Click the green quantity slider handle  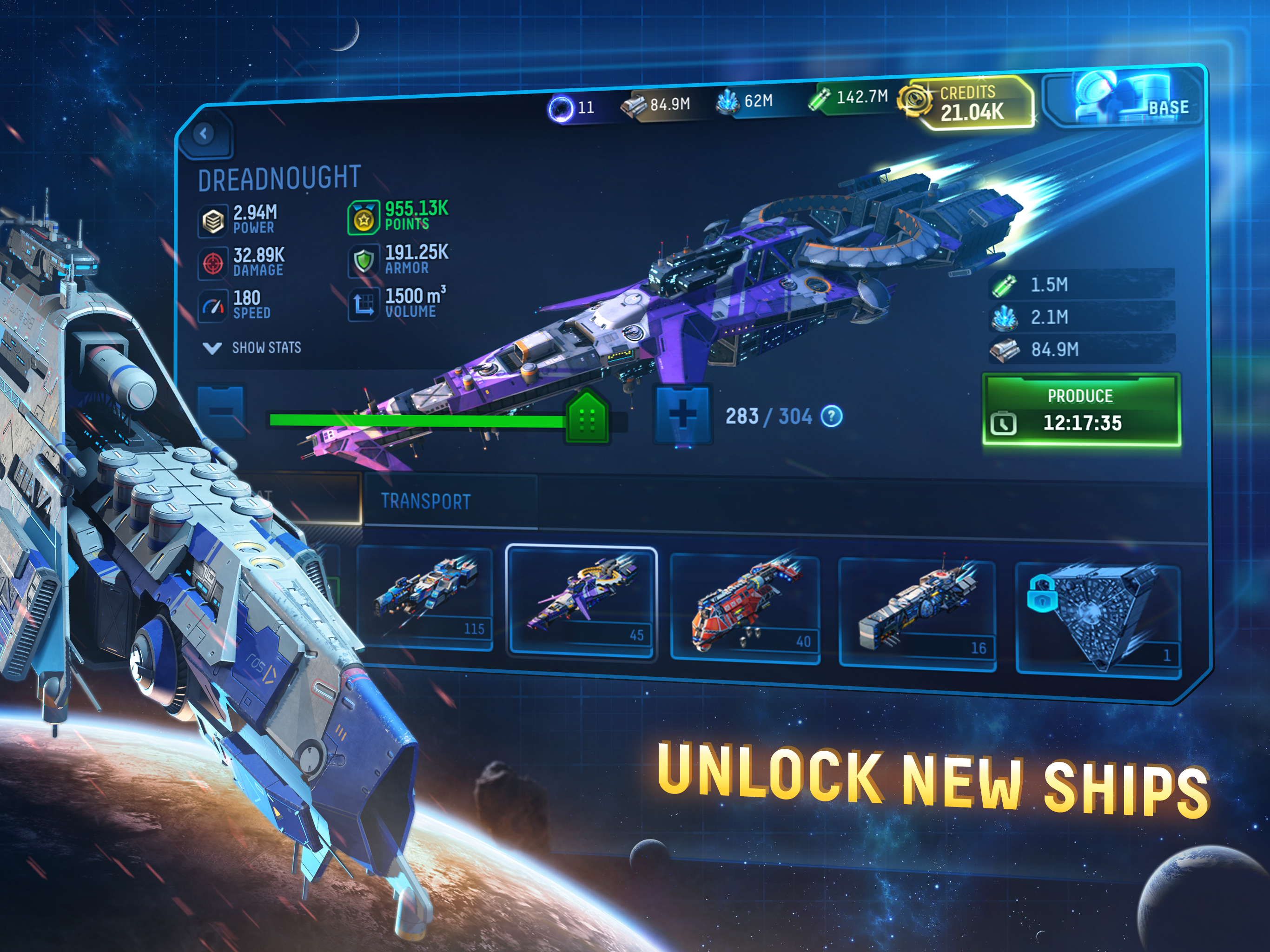(587, 418)
